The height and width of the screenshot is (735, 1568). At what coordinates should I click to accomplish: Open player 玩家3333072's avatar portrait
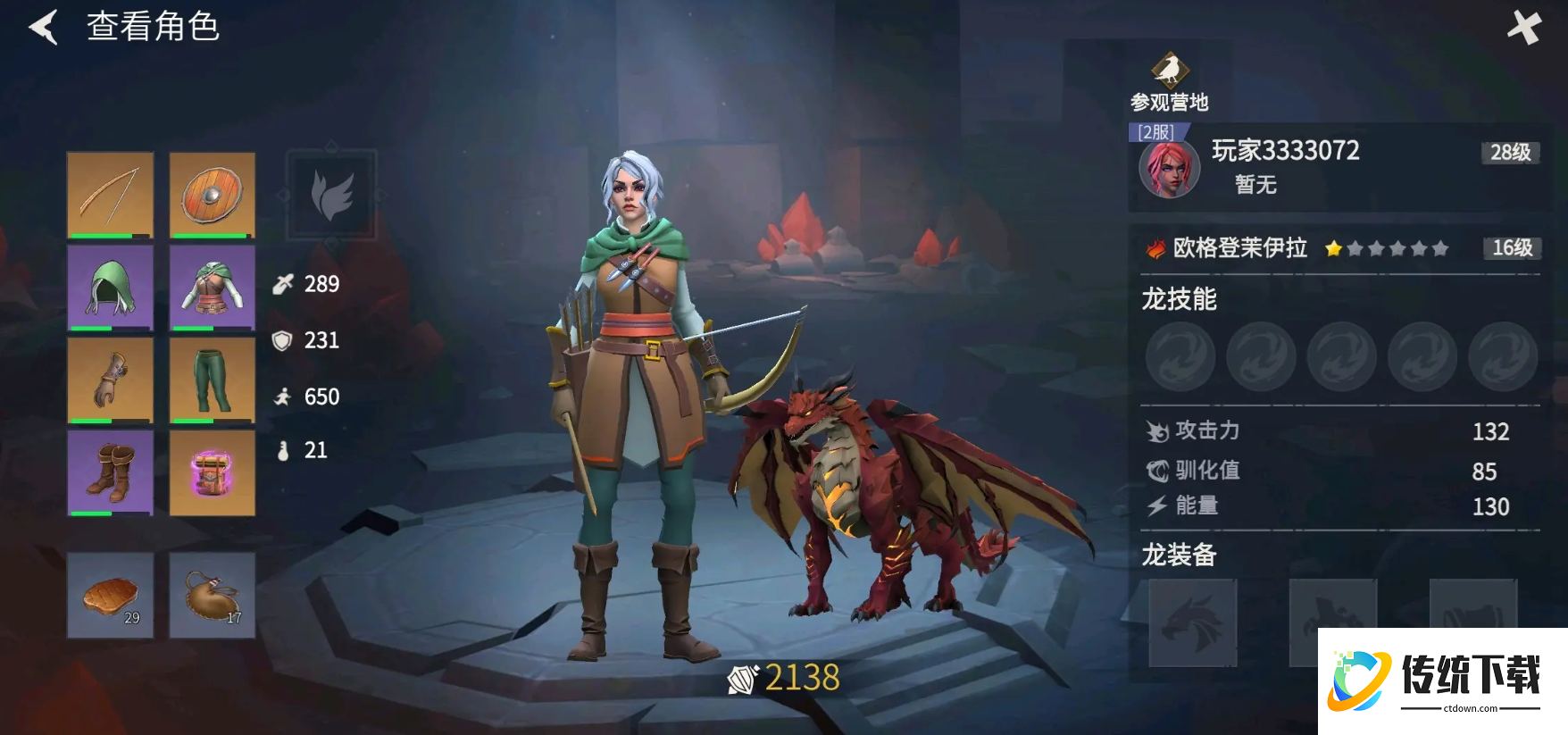(1169, 170)
